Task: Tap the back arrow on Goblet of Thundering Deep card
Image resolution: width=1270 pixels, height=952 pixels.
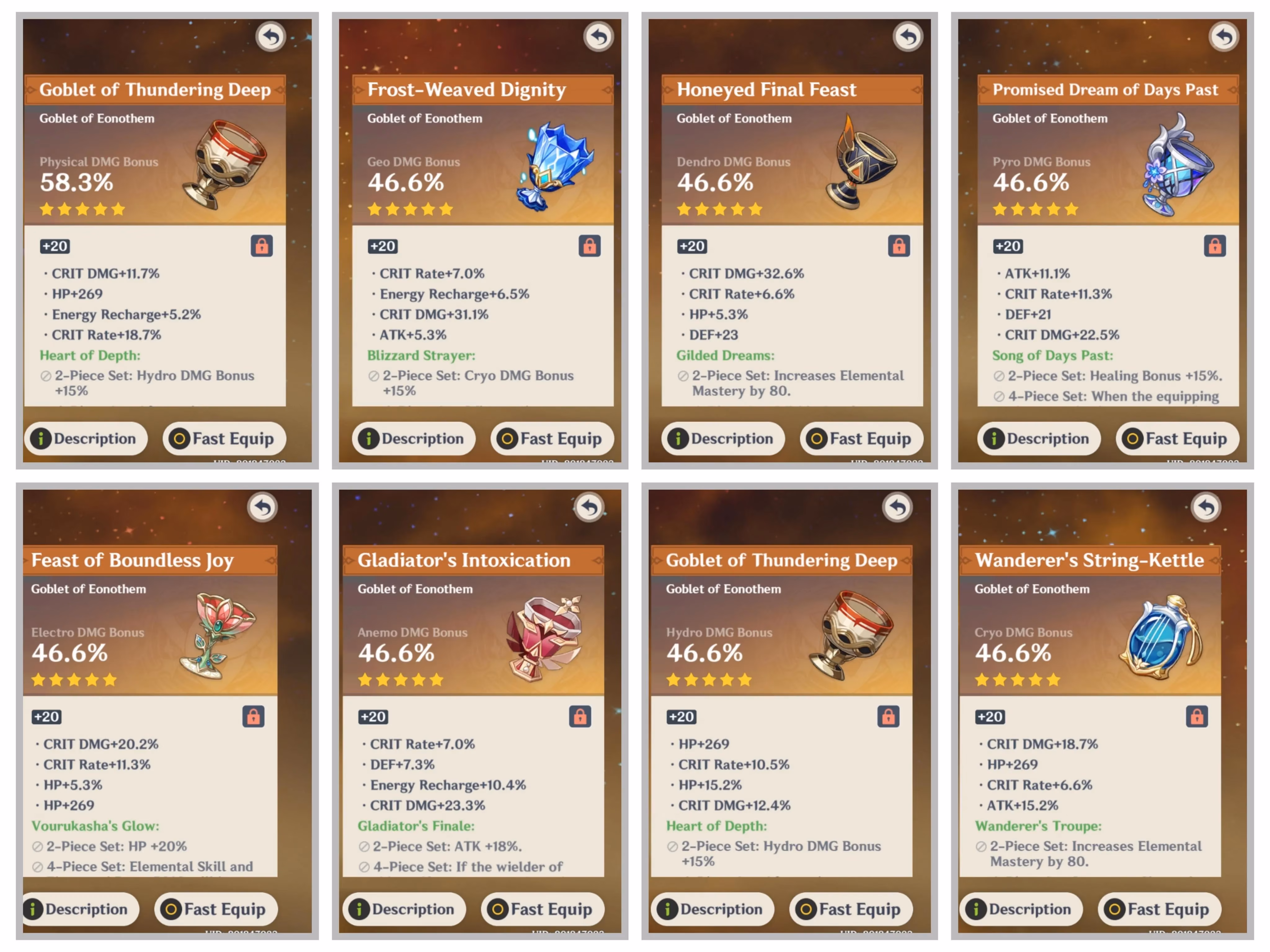Action: click(x=270, y=36)
